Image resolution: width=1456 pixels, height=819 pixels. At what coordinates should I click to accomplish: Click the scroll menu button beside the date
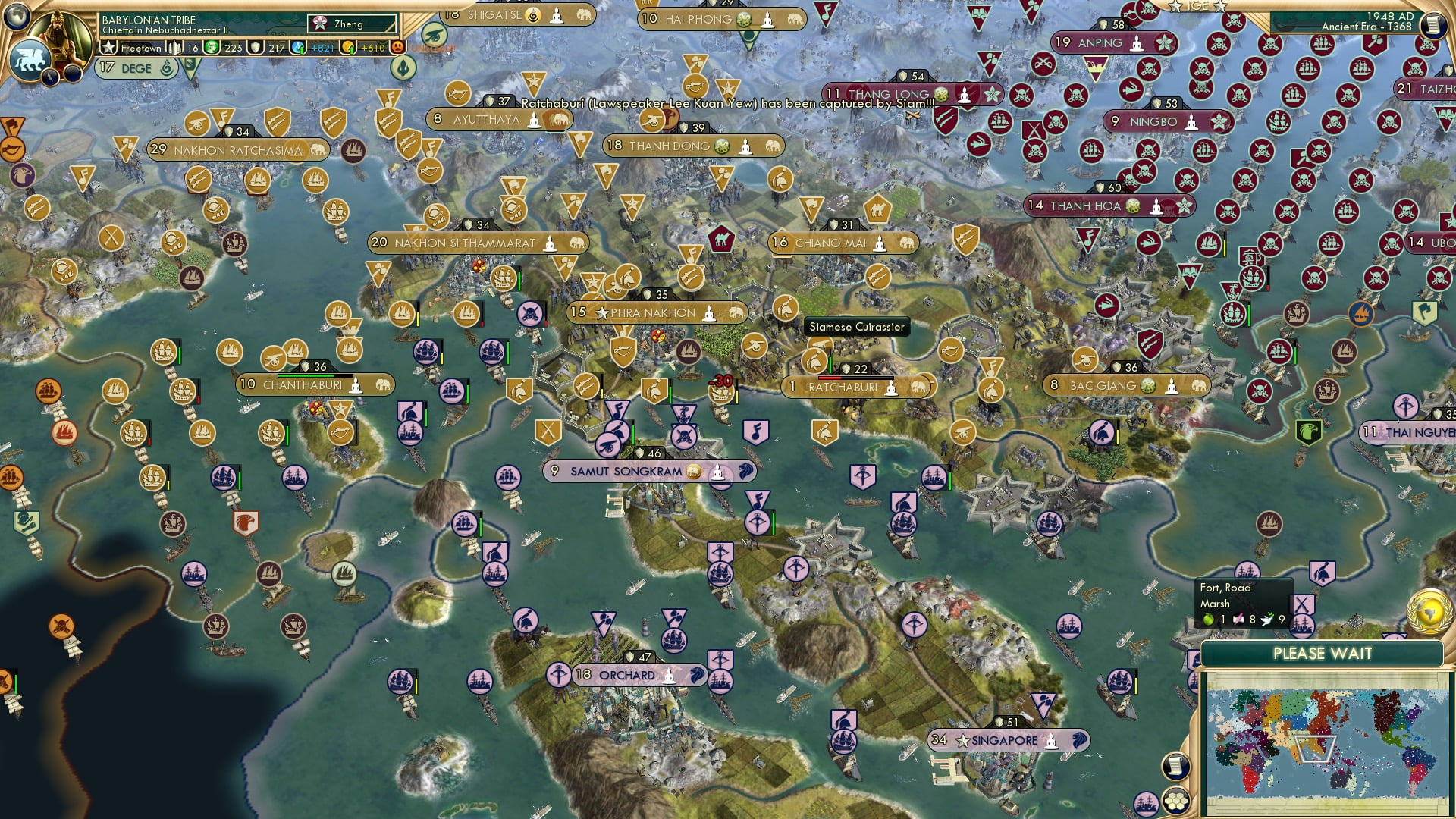pos(1432,25)
